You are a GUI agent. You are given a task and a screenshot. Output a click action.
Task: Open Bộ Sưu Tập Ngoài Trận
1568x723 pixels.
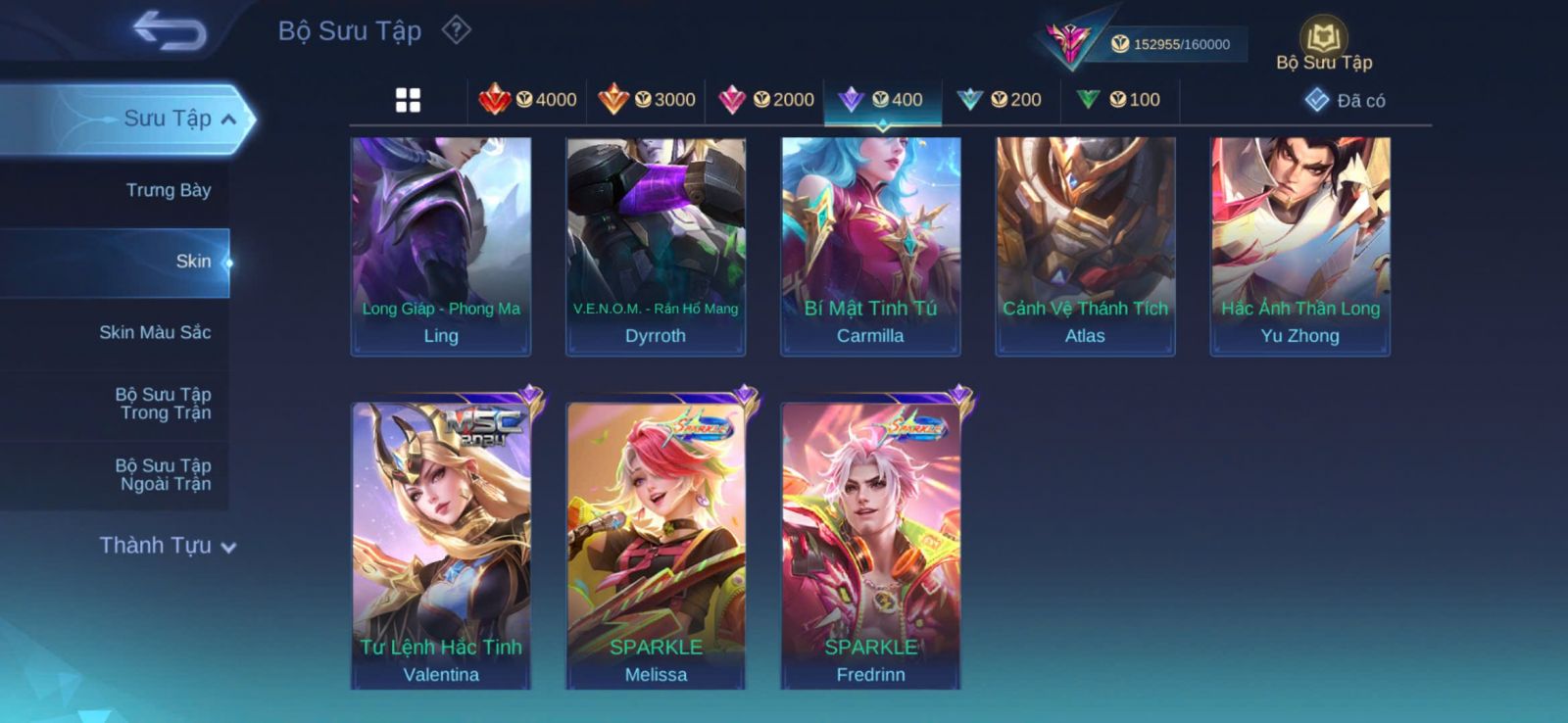(163, 474)
